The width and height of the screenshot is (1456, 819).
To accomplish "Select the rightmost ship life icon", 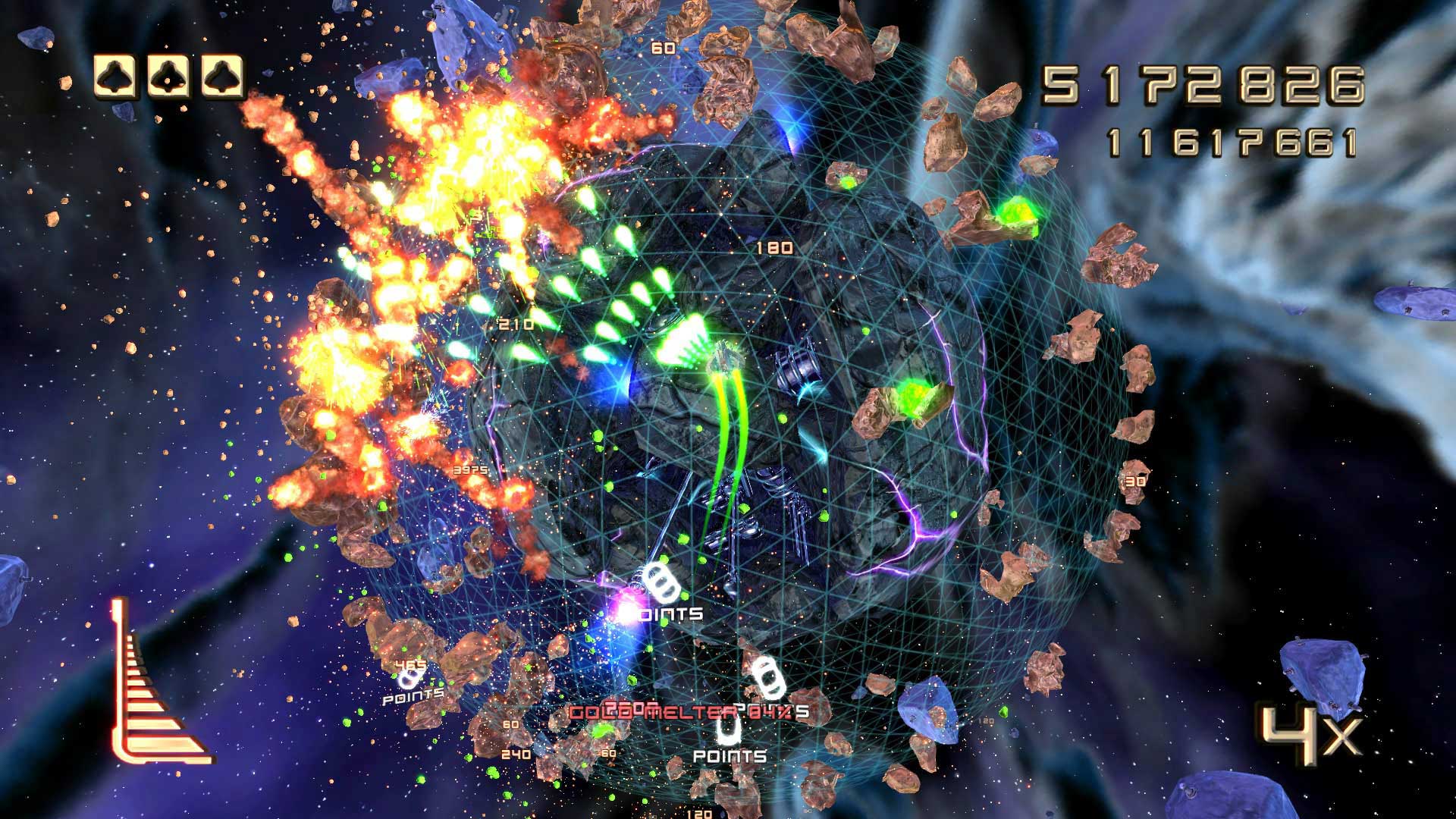I will click(222, 78).
